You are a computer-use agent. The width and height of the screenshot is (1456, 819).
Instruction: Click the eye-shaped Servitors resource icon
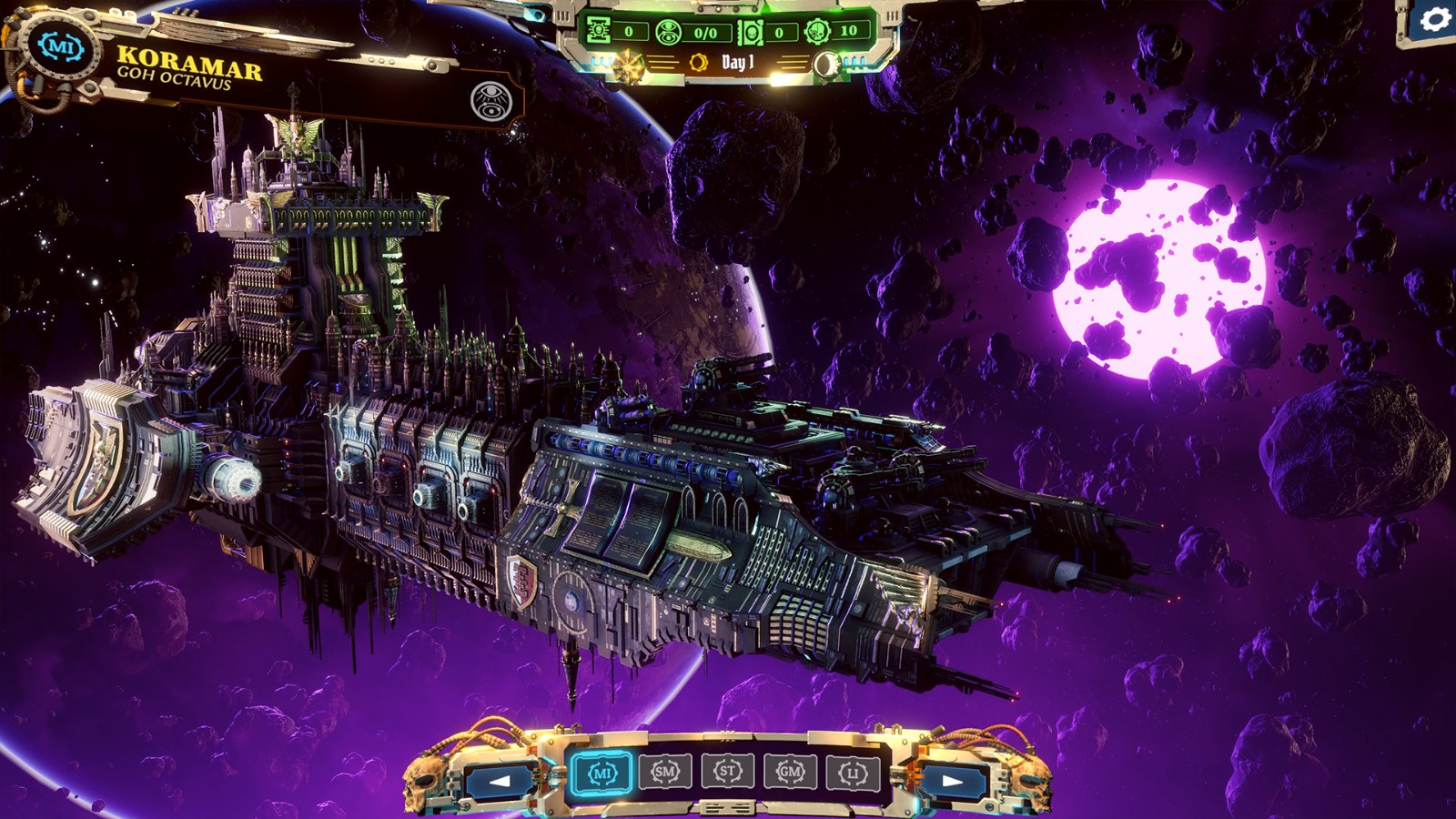point(667,31)
